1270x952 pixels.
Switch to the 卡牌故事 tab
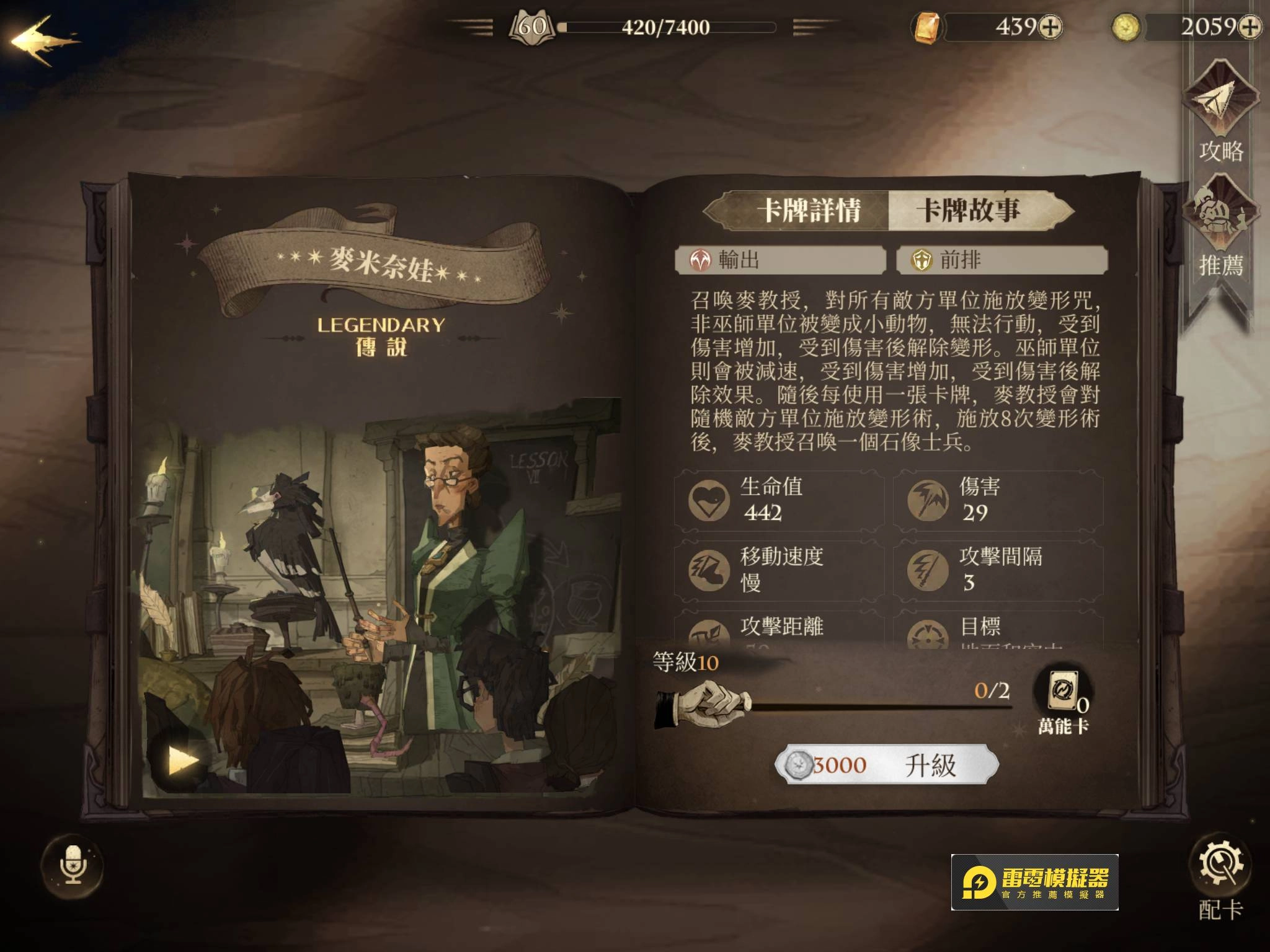pyautogui.click(x=968, y=211)
